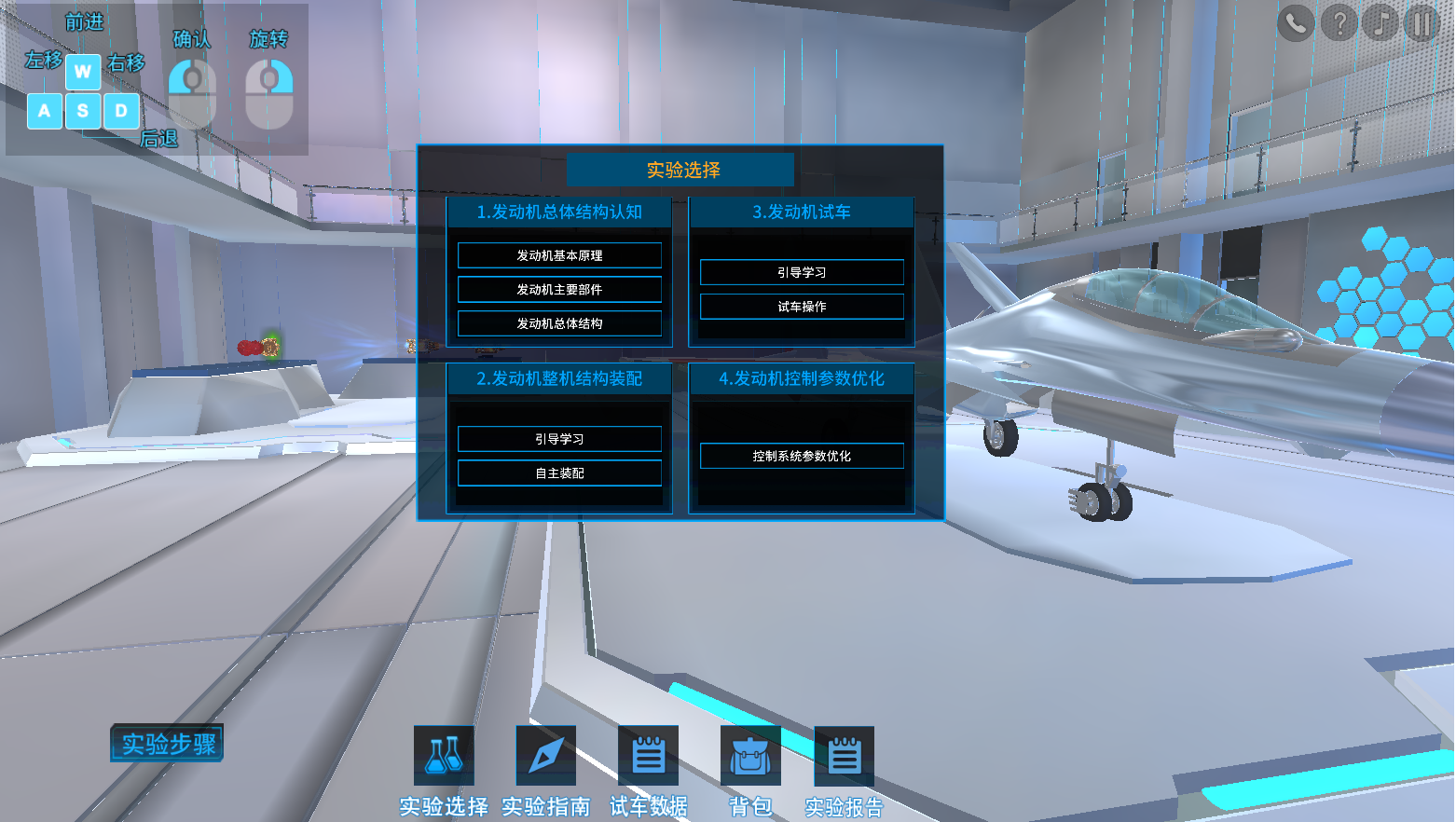This screenshot has width=1456, height=822.
Task: Open 自主装配 assembly mode
Action: [559, 473]
